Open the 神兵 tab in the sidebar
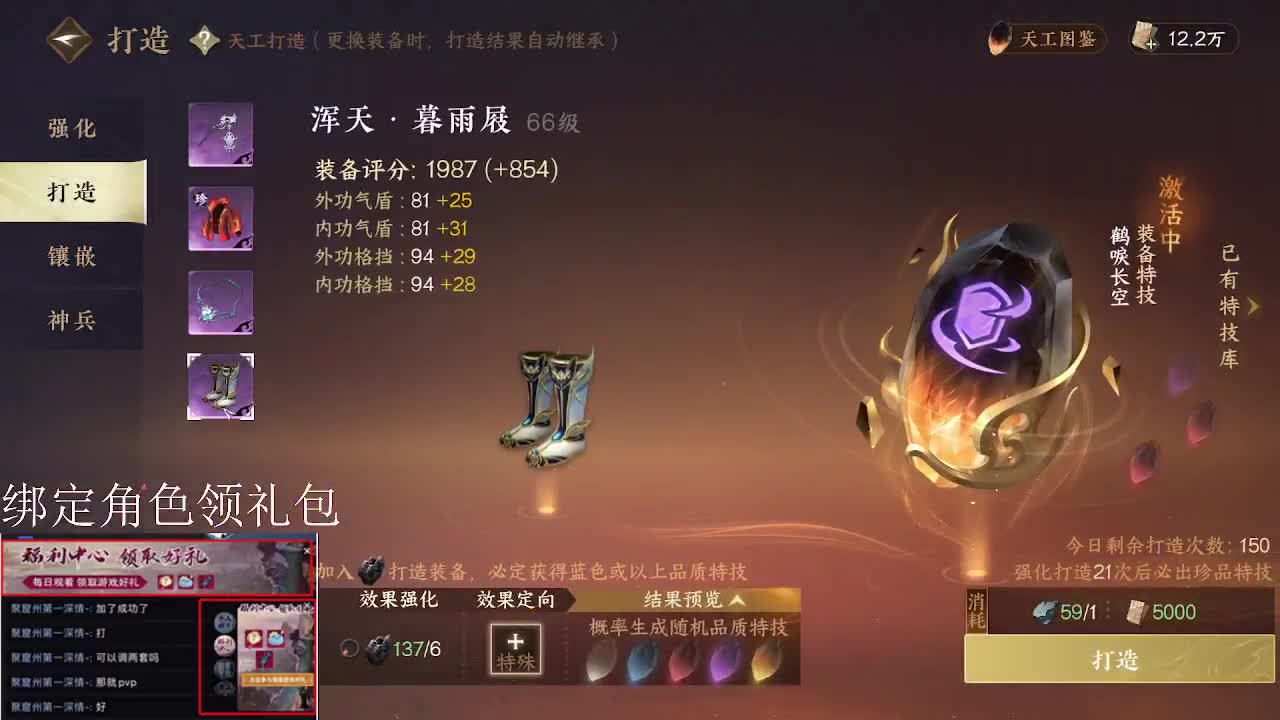Screen dimensions: 1280x720 point(71,320)
